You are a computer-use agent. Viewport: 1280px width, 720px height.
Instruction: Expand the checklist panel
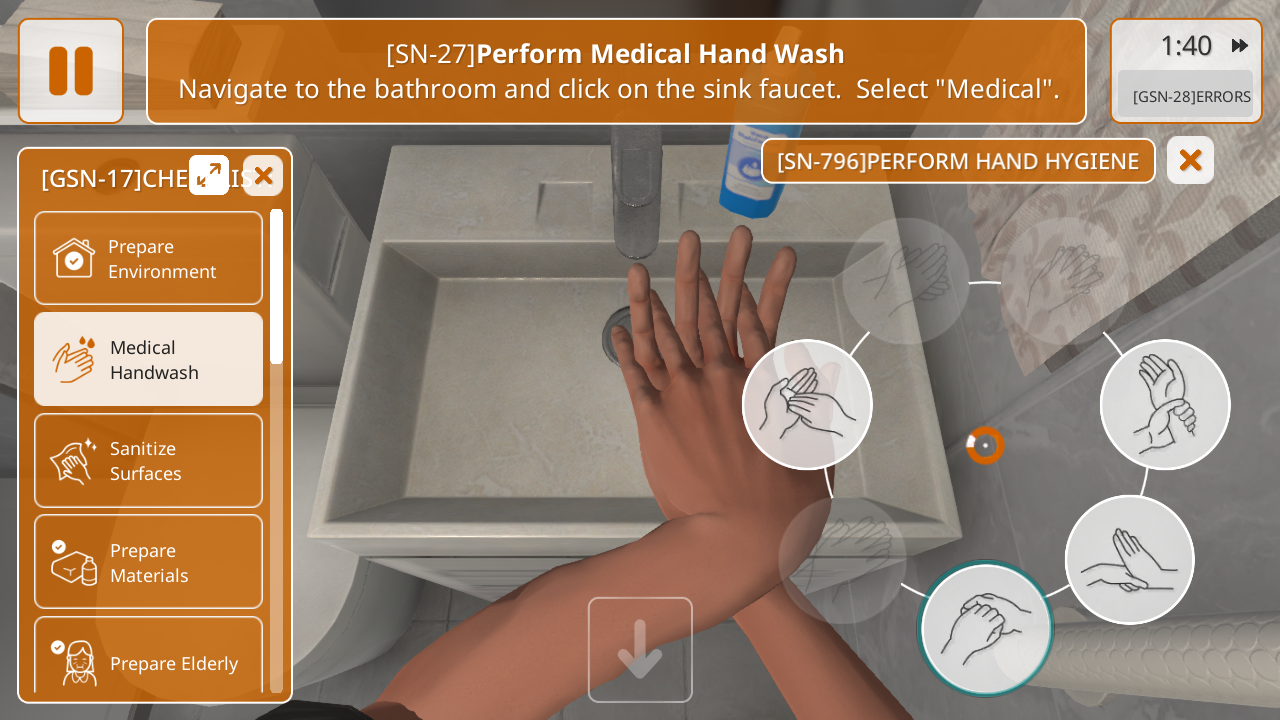209,175
